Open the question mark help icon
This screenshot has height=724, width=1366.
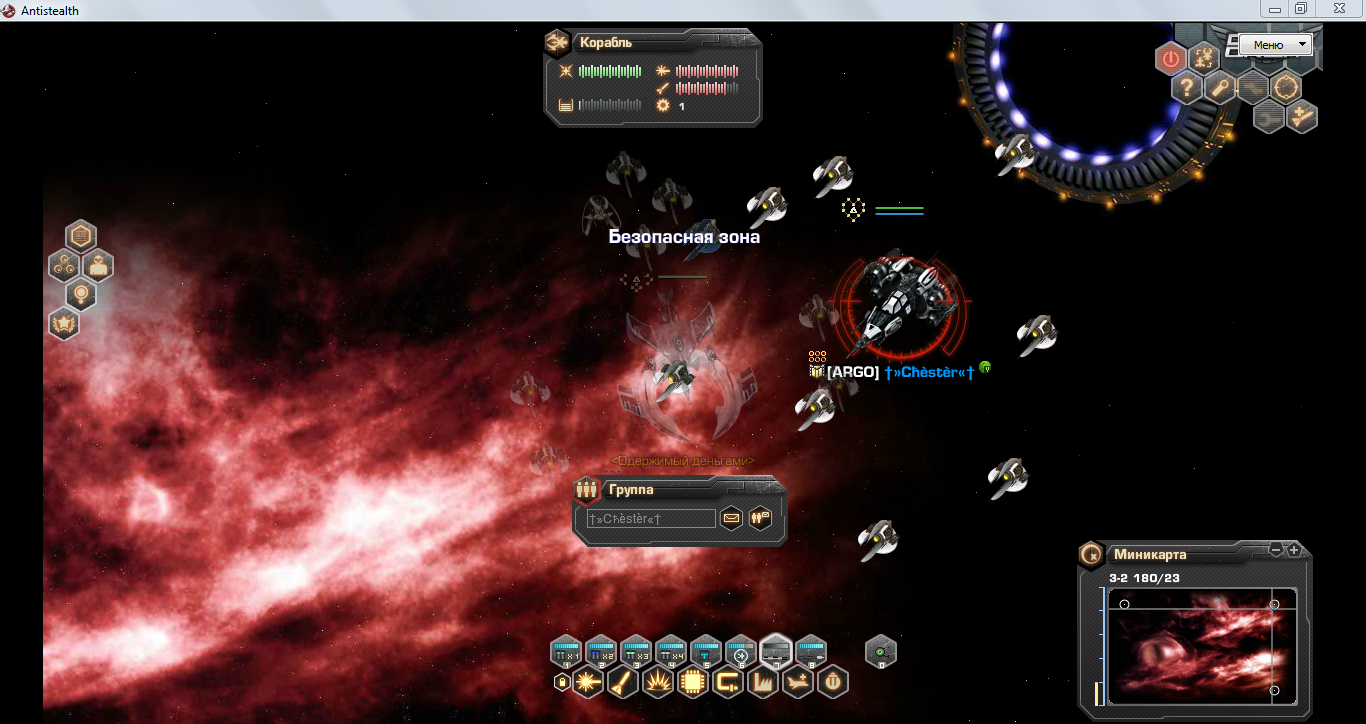click(x=1187, y=88)
